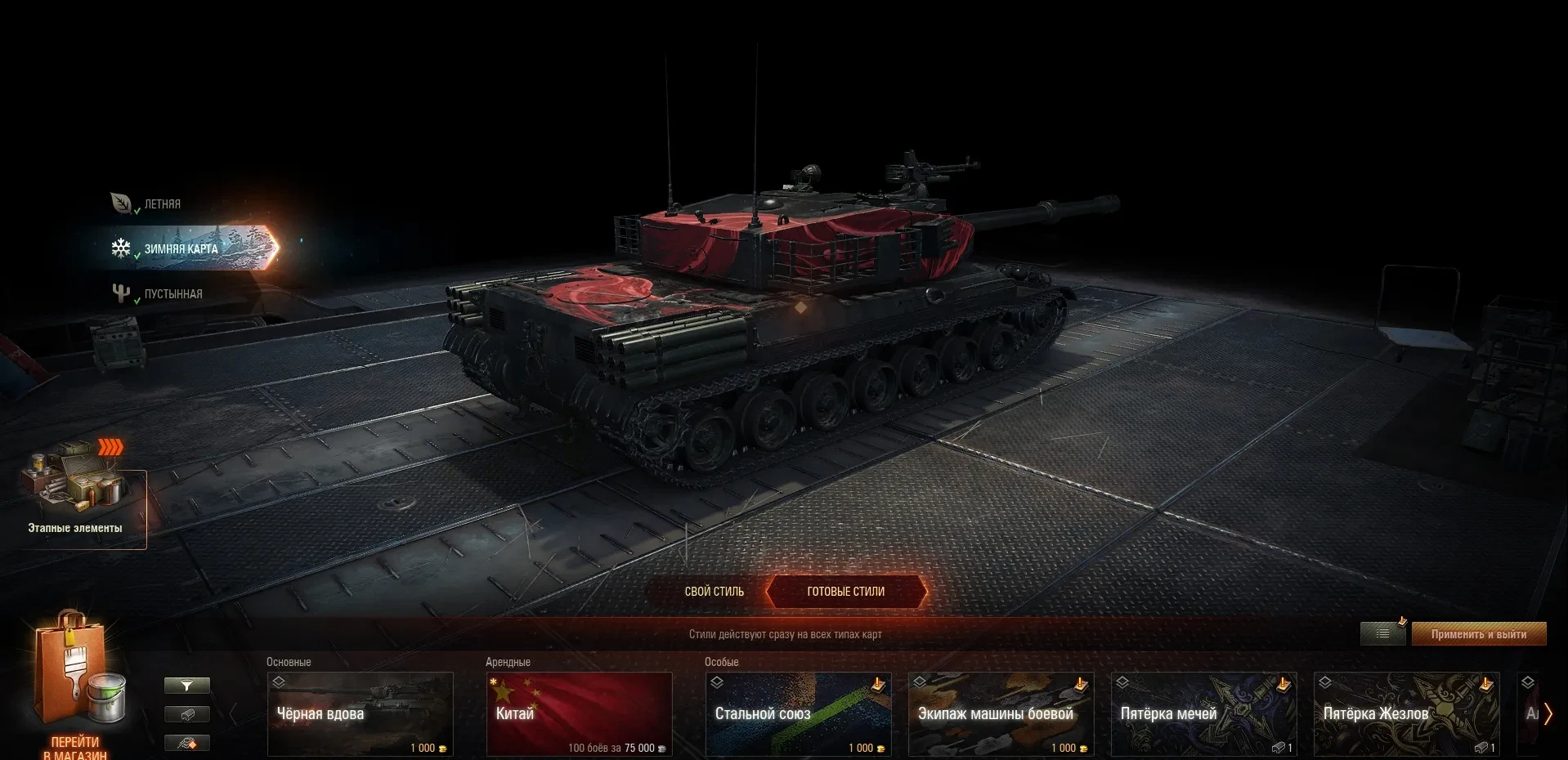This screenshot has width=1568, height=760.
Task: Choose the Пятёрка мечей style
Action: coord(1204,714)
